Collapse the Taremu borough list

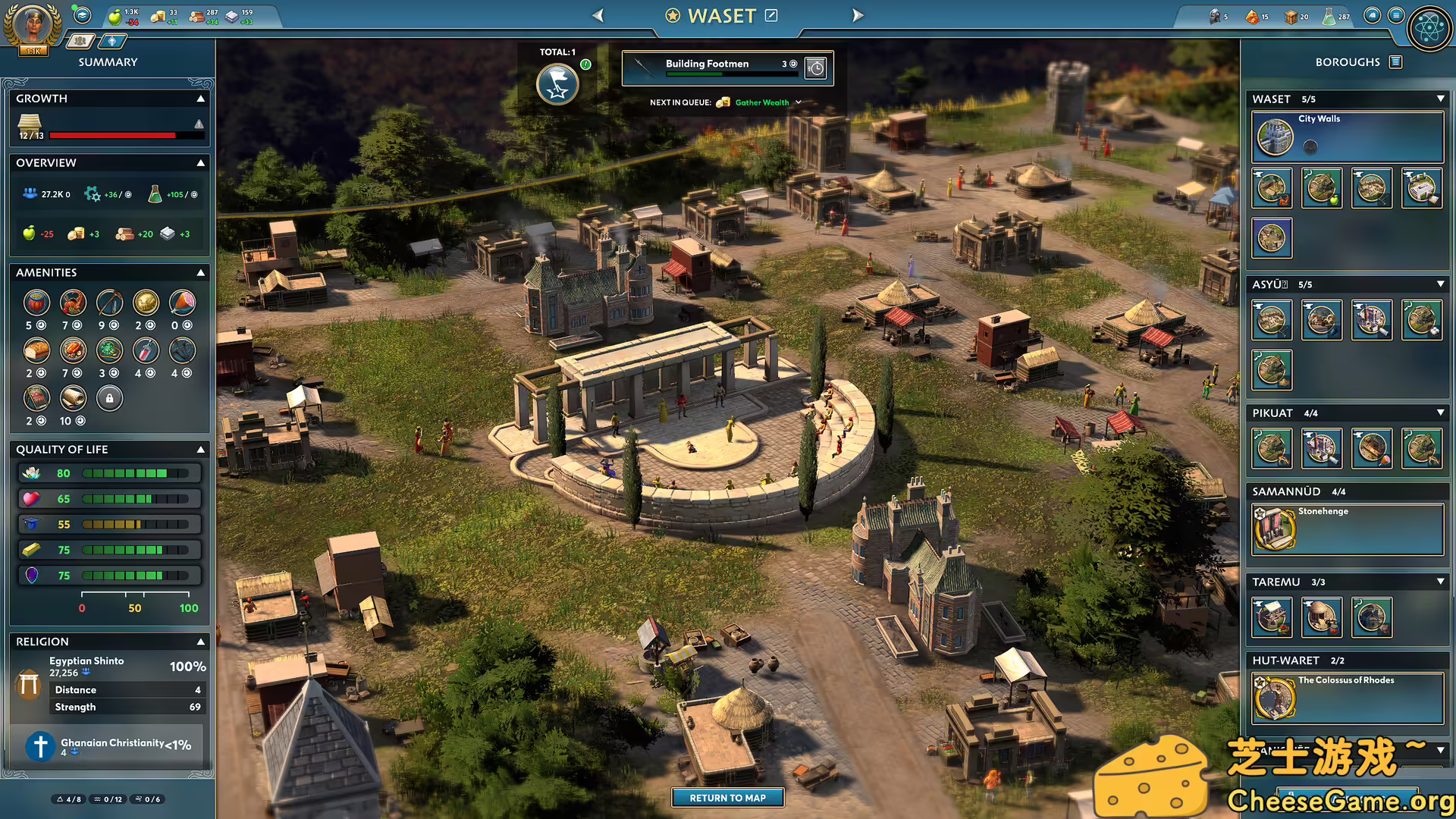click(x=1440, y=582)
